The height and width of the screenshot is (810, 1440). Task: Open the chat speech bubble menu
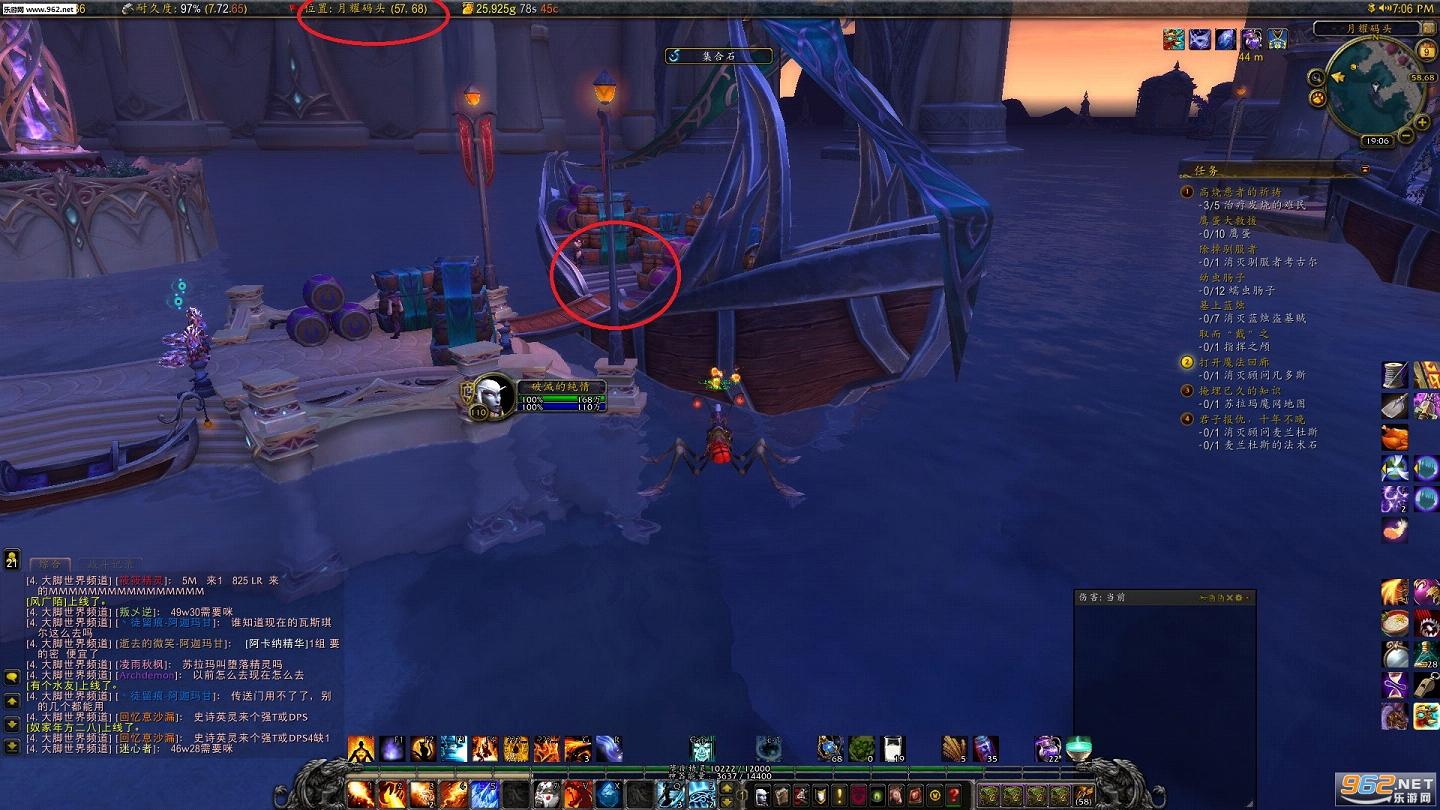click(12, 677)
